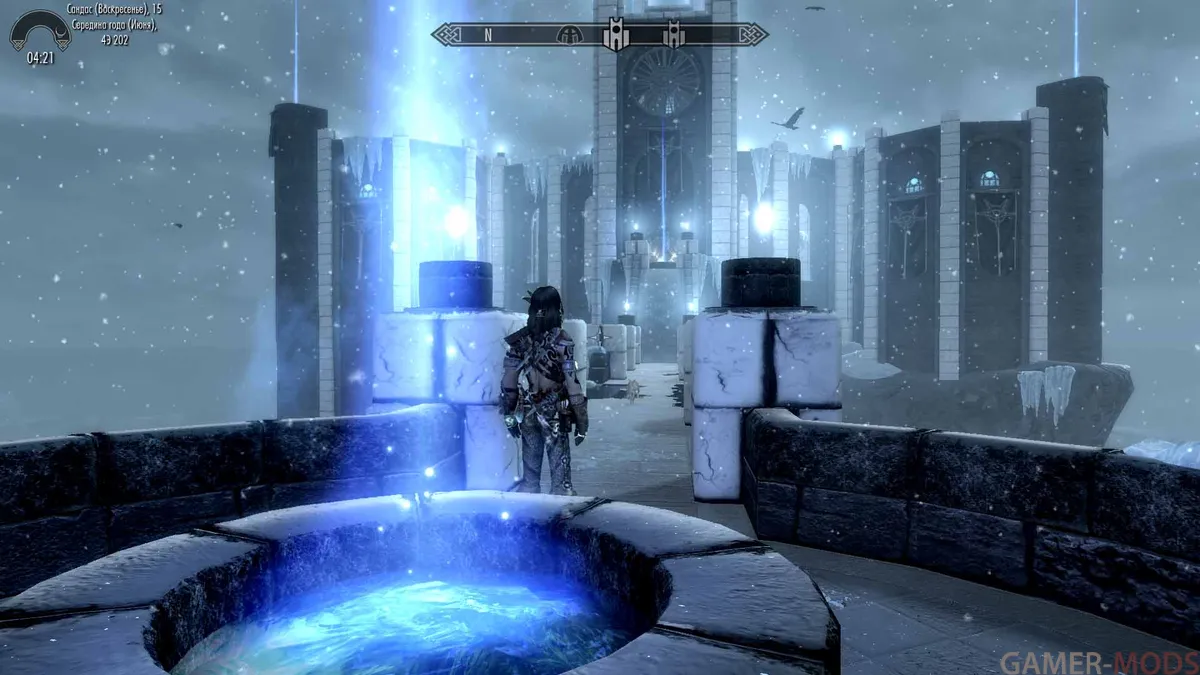Select the larger castle marker on the compass
Image resolution: width=1200 pixels, height=675 pixels.
tap(616, 35)
